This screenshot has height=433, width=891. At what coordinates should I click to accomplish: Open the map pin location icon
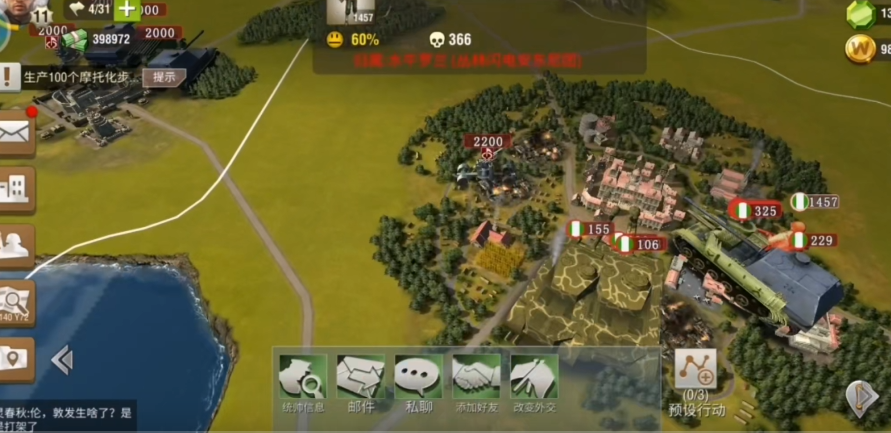coord(16,357)
